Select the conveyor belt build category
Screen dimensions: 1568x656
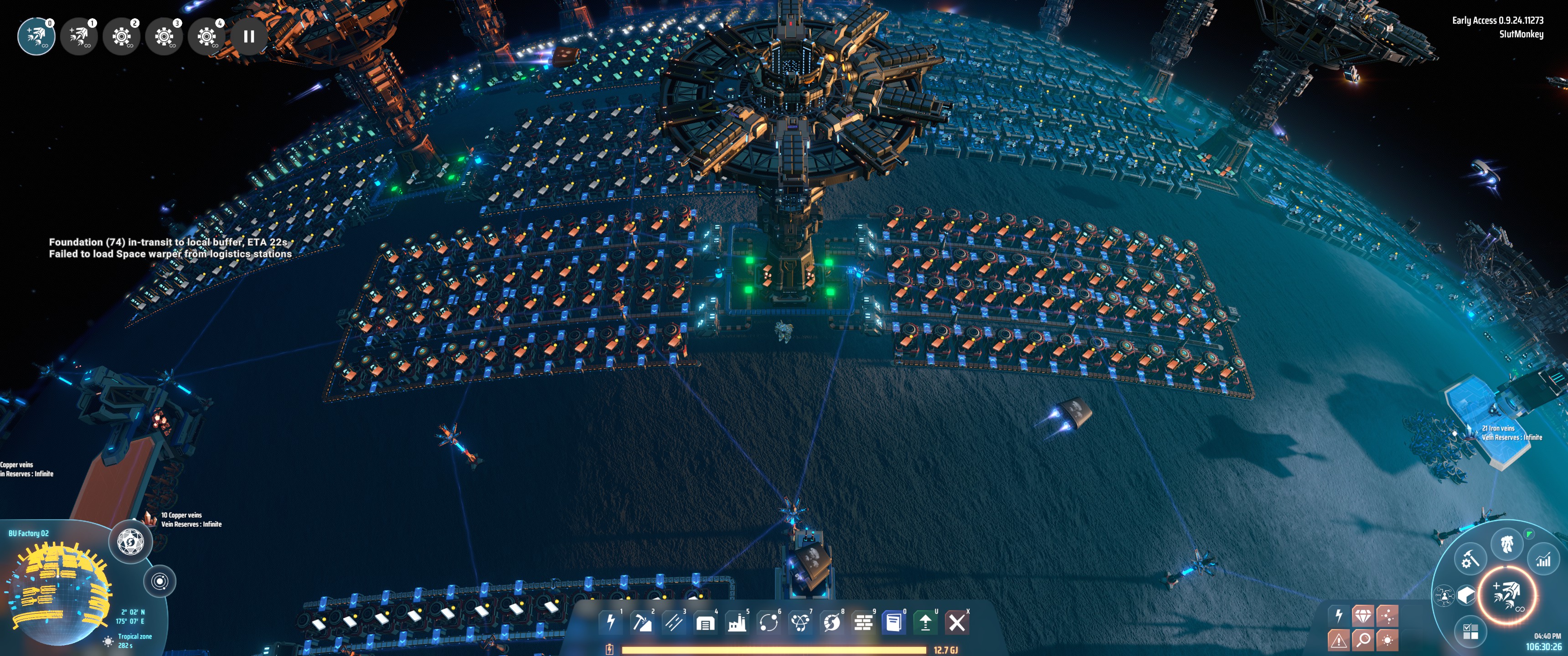coord(674,622)
